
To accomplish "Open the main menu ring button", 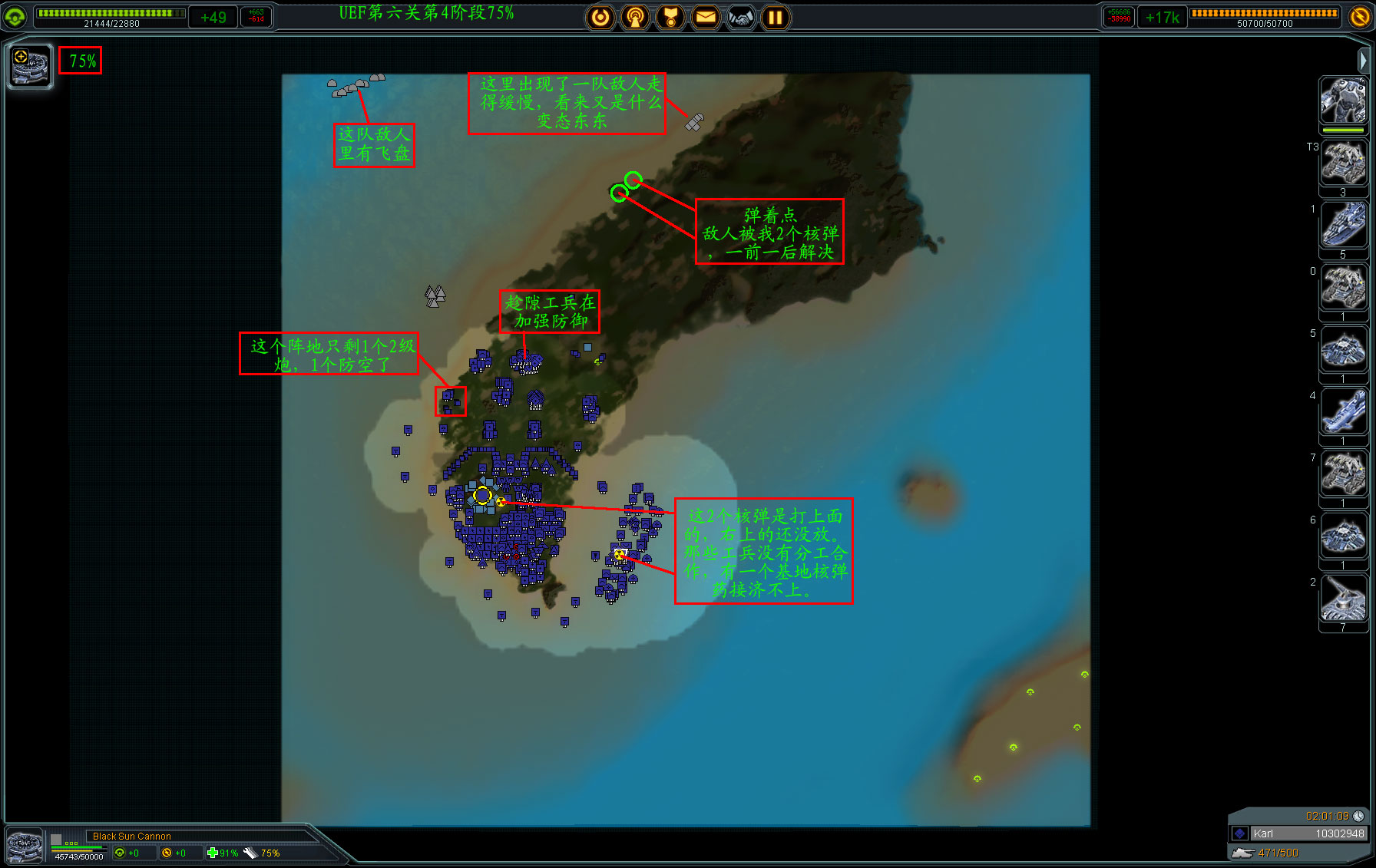I will (x=600, y=17).
